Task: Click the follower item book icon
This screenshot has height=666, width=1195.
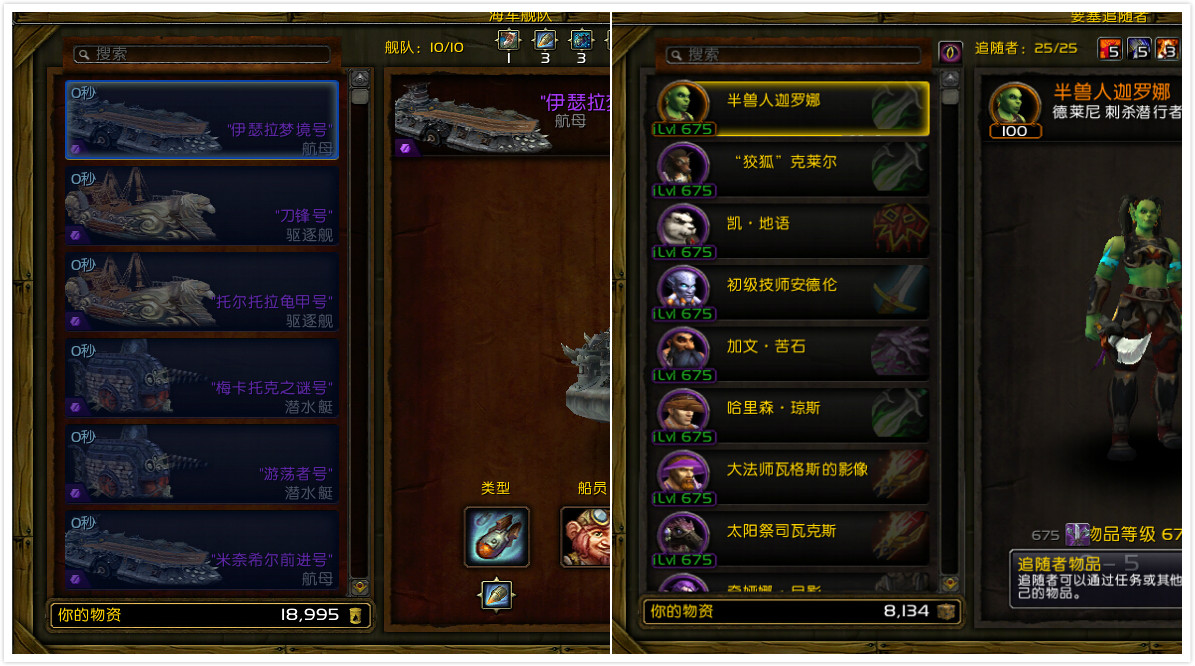Action: tap(1076, 534)
